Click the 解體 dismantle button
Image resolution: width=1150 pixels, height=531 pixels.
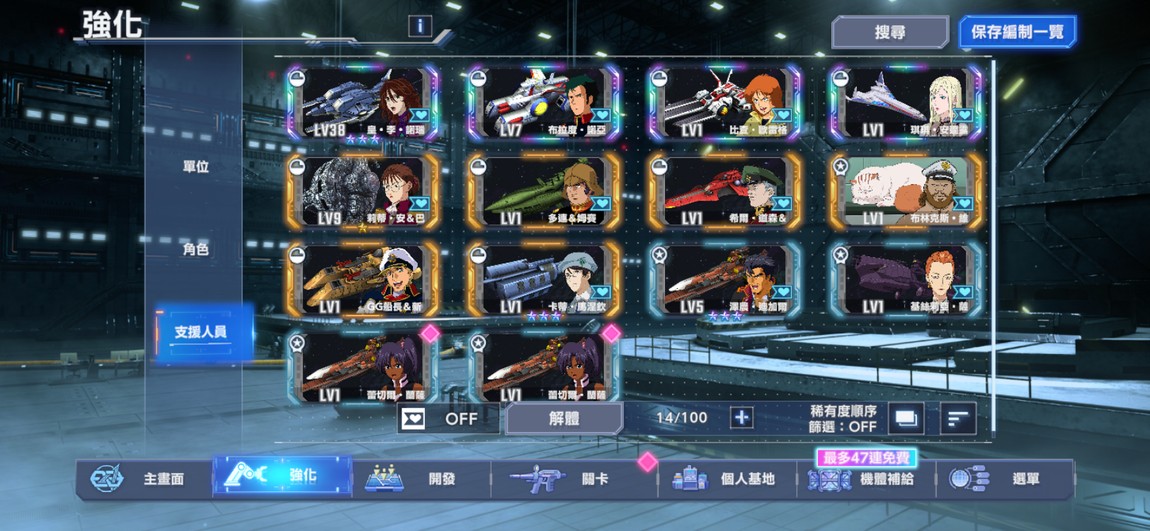[x=564, y=418]
